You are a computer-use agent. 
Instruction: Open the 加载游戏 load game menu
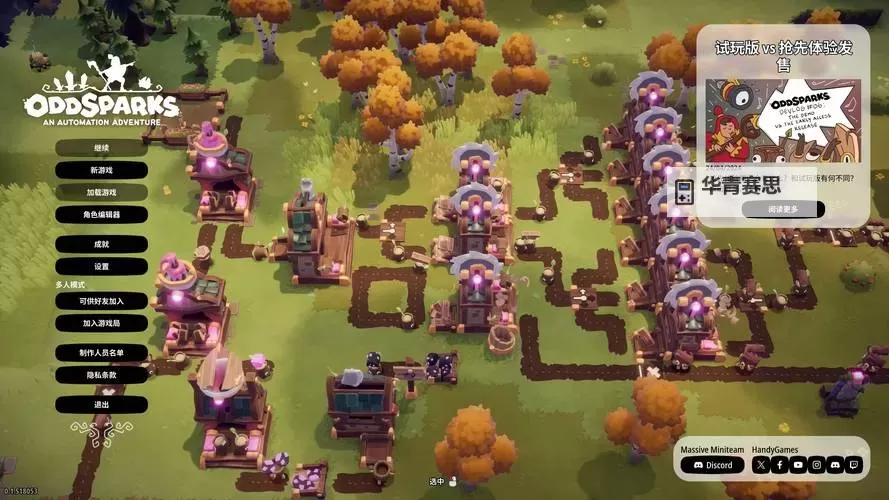[x=101, y=192]
